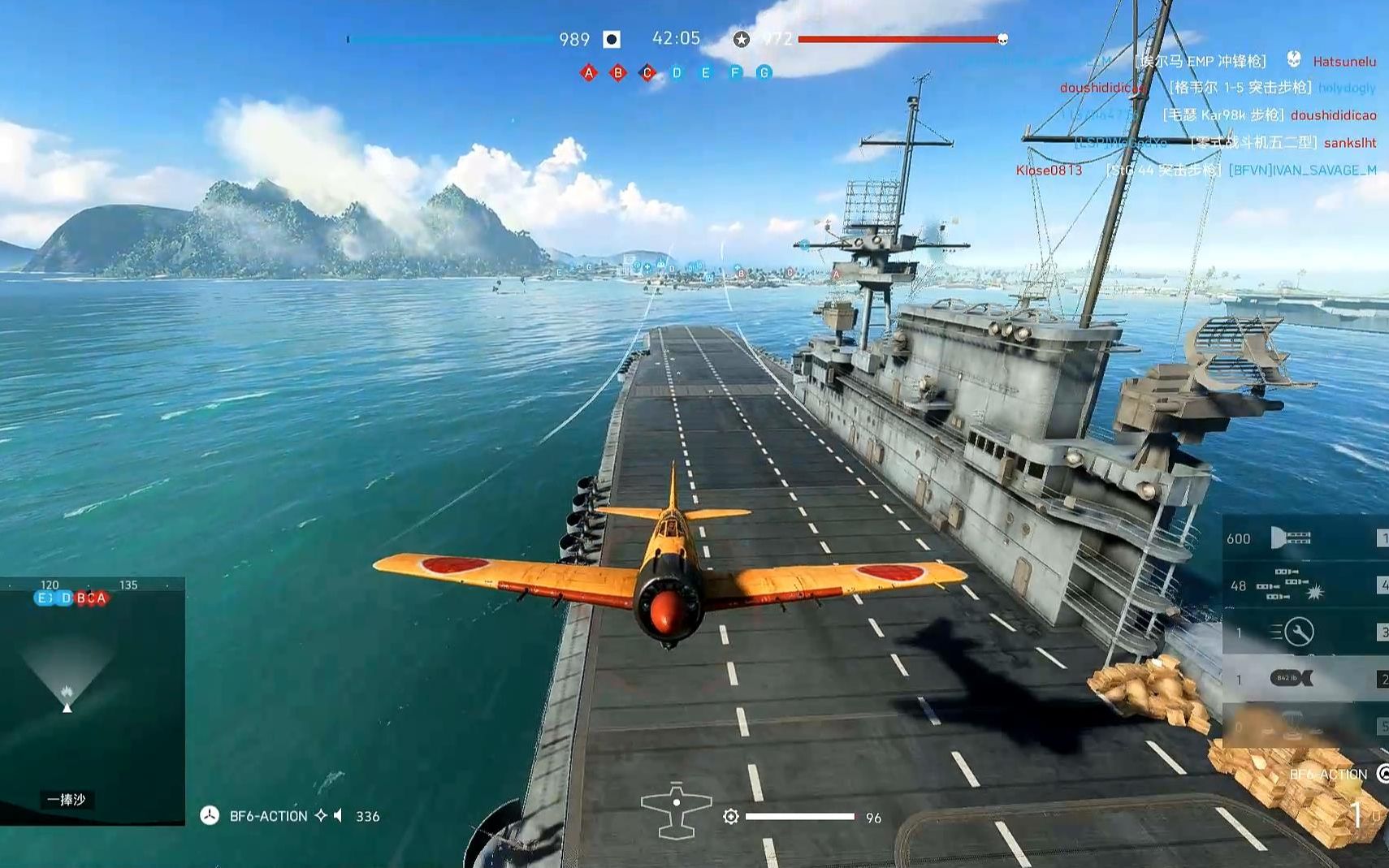Click the Klose0813 kill feed entry

1049,170
